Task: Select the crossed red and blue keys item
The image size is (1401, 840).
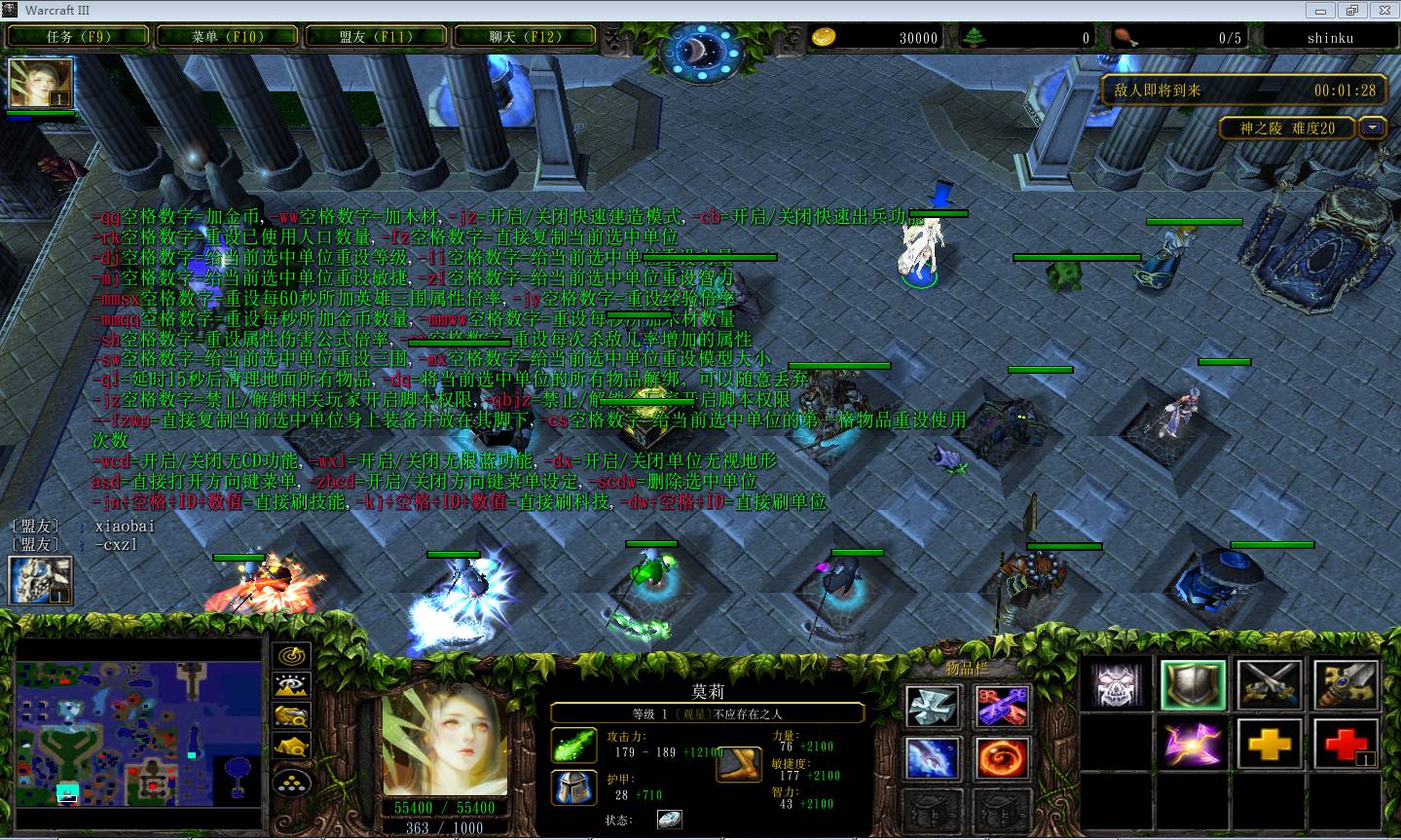Action: pyautogui.click(x=1002, y=706)
